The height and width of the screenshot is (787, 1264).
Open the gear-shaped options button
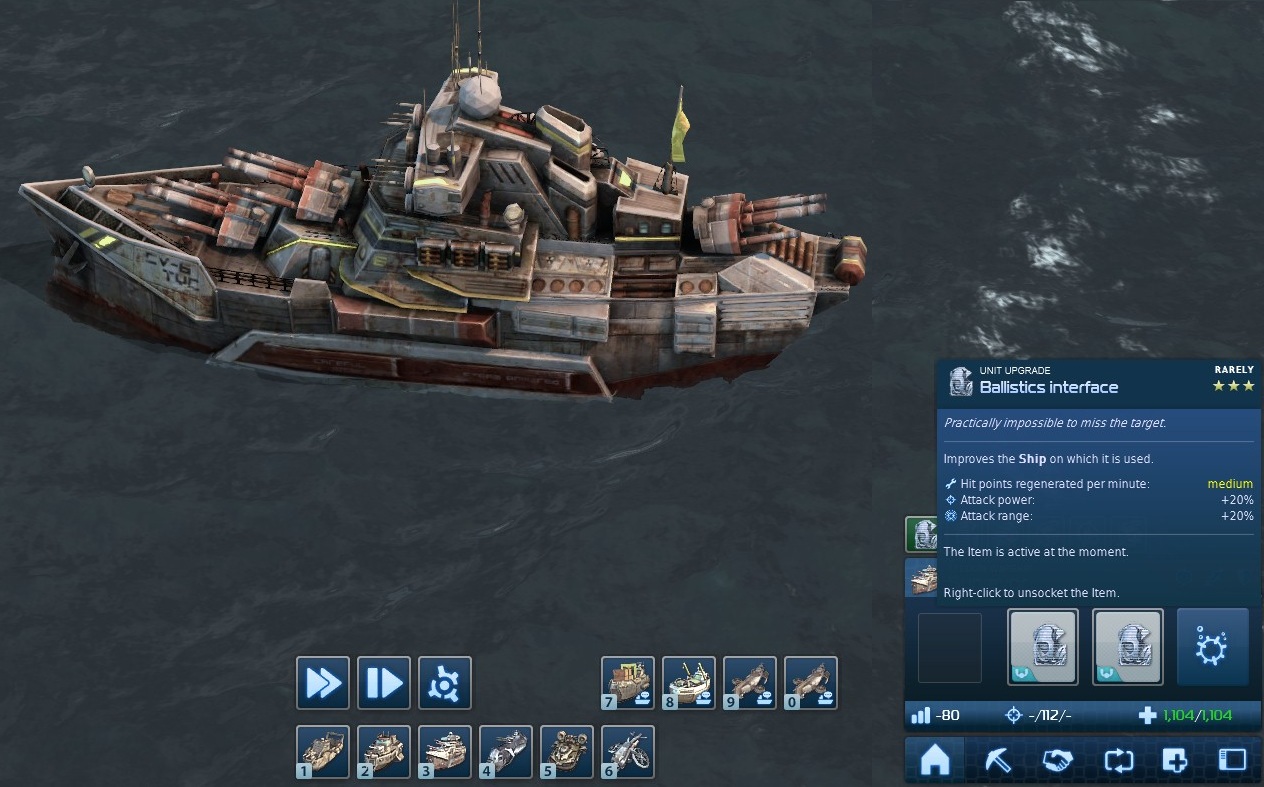click(444, 683)
